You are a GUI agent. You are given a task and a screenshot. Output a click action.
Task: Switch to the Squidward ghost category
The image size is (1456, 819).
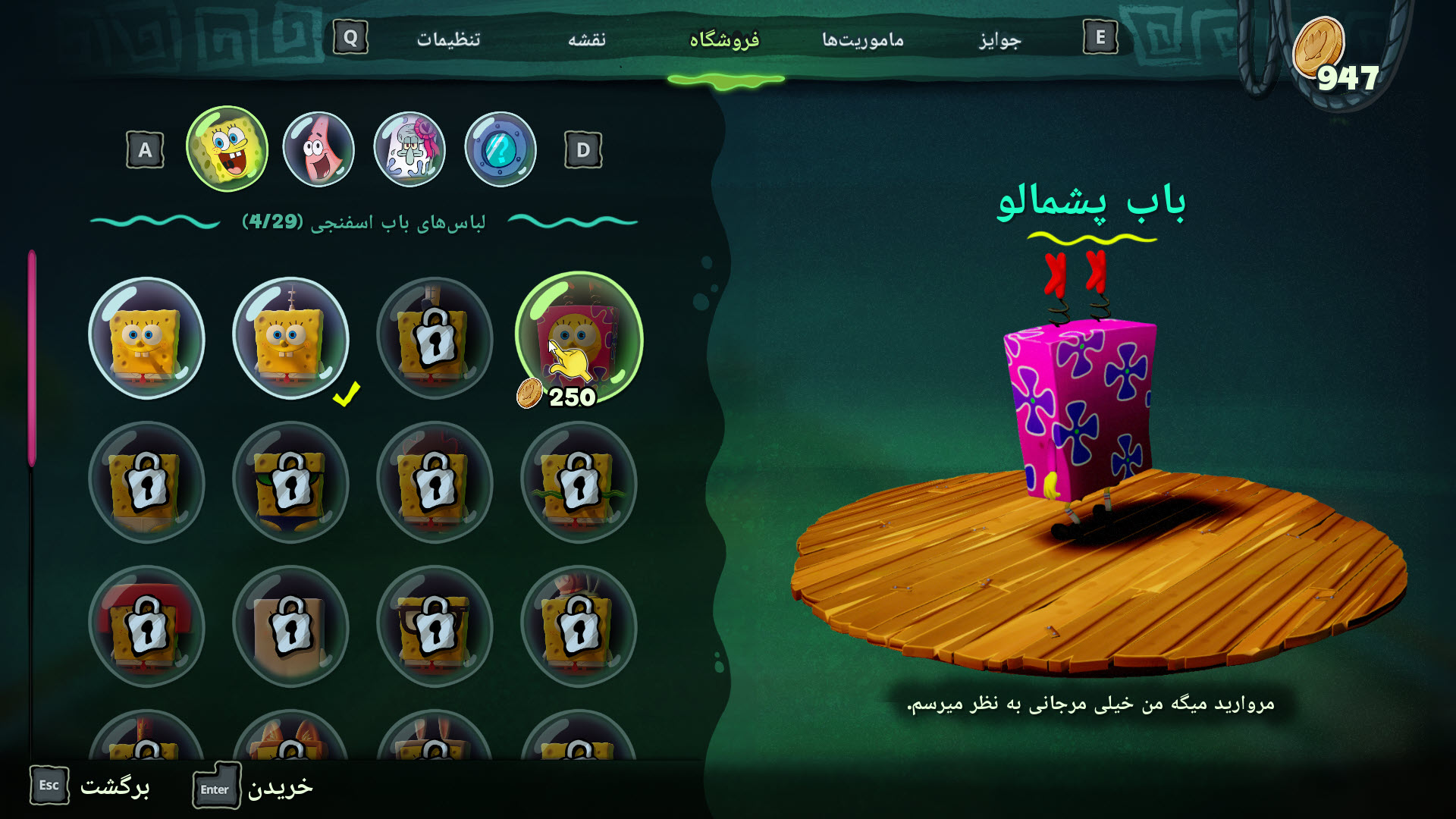(x=409, y=149)
